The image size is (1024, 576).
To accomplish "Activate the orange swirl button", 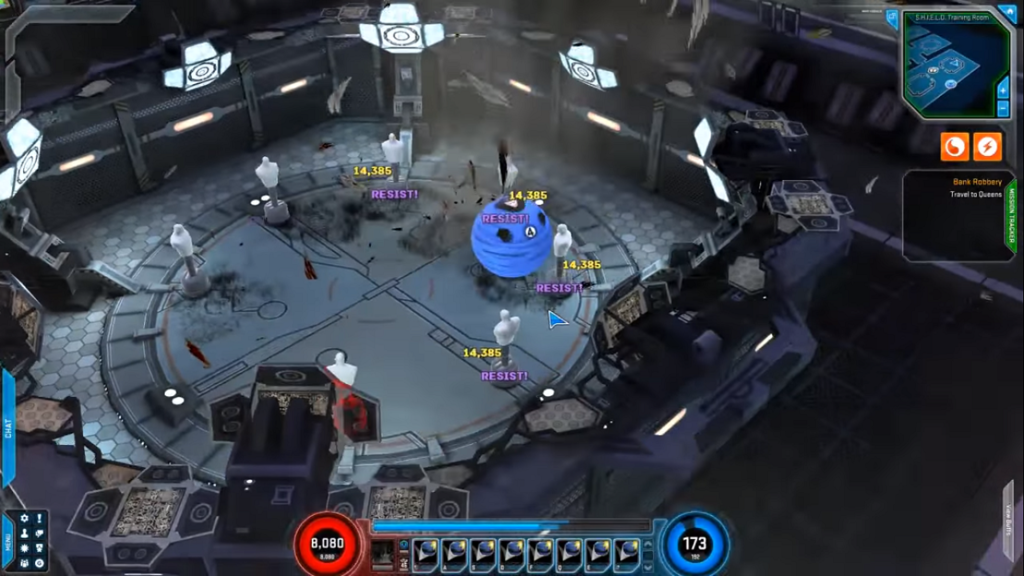I will coord(954,147).
